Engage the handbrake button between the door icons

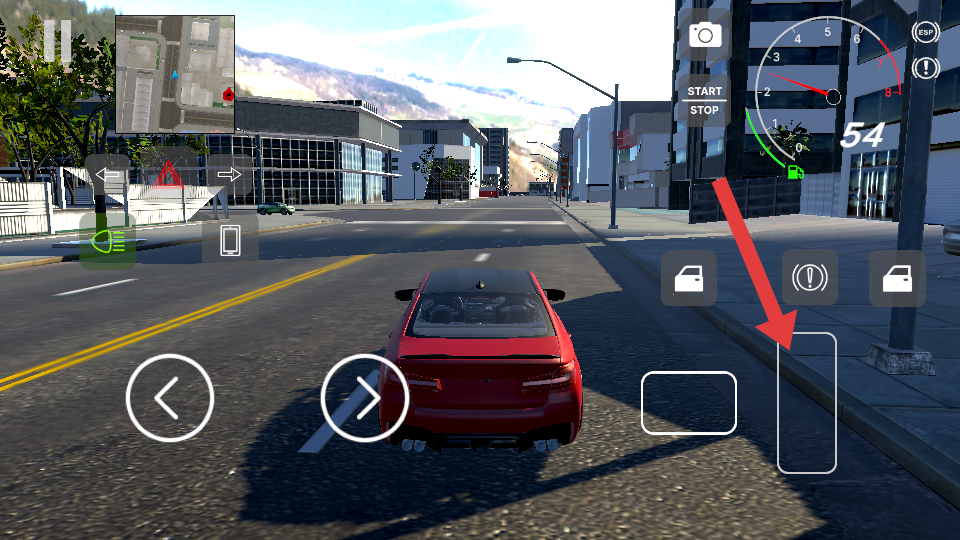809,278
